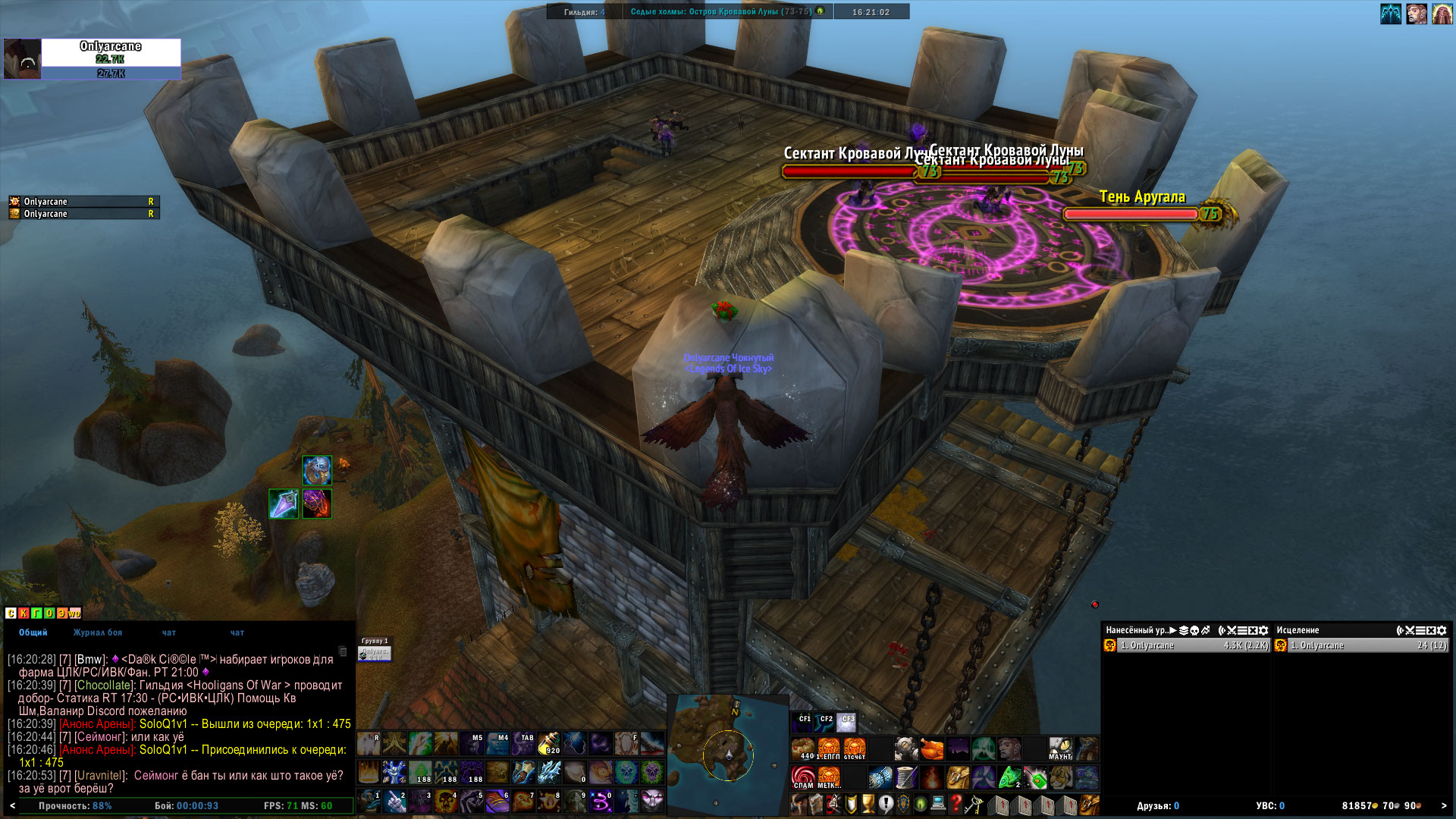Switch to the Общий chat tab
This screenshot has height=819, width=1456.
pyautogui.click(x=33, y=632)
